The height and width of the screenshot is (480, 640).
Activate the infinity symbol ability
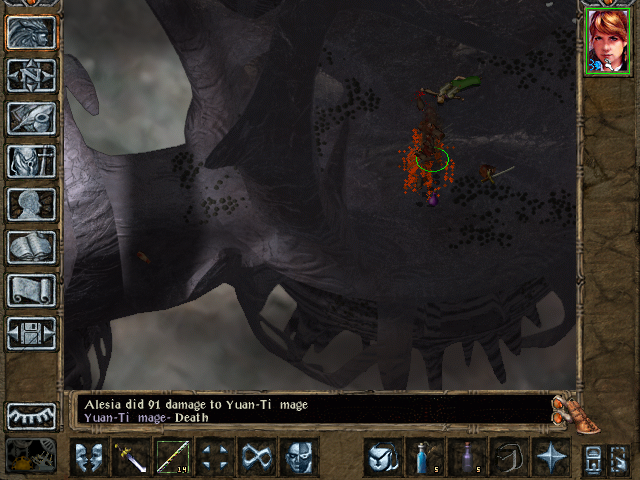(256, 457)
